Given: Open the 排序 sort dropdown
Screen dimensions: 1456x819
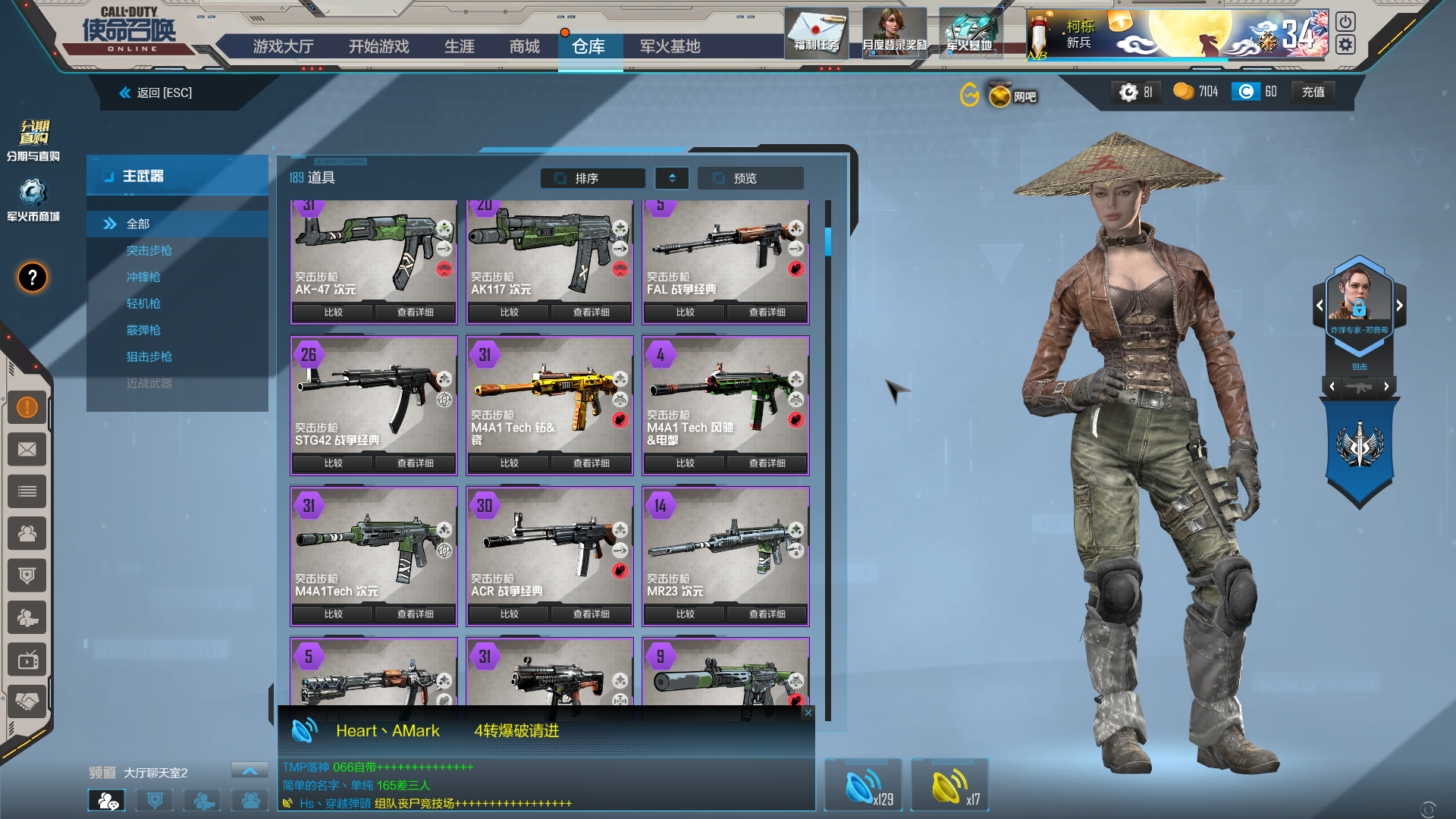Looking at the screenshot, I should [593, 178].
